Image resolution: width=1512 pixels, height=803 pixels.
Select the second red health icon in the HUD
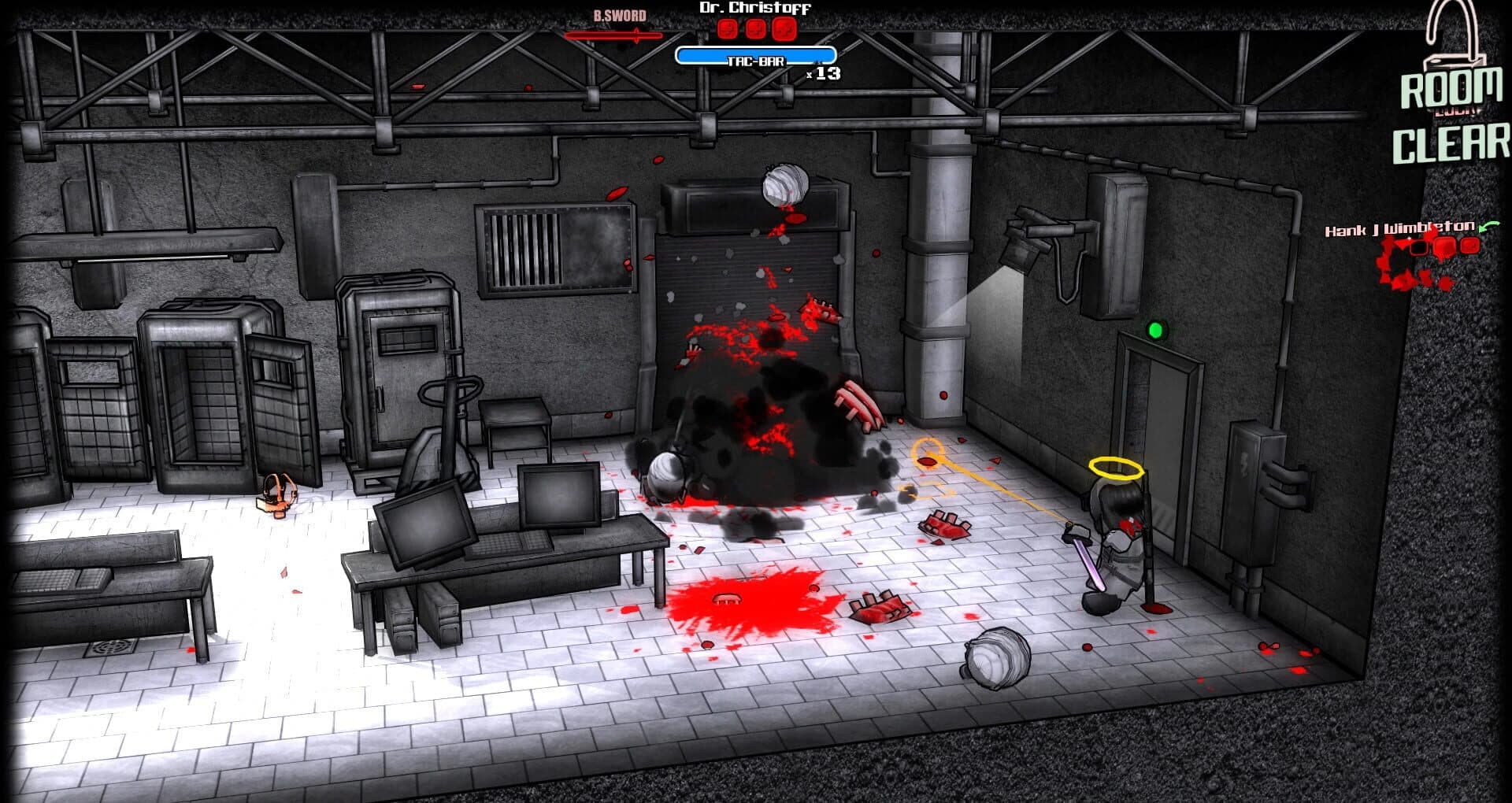755,30
